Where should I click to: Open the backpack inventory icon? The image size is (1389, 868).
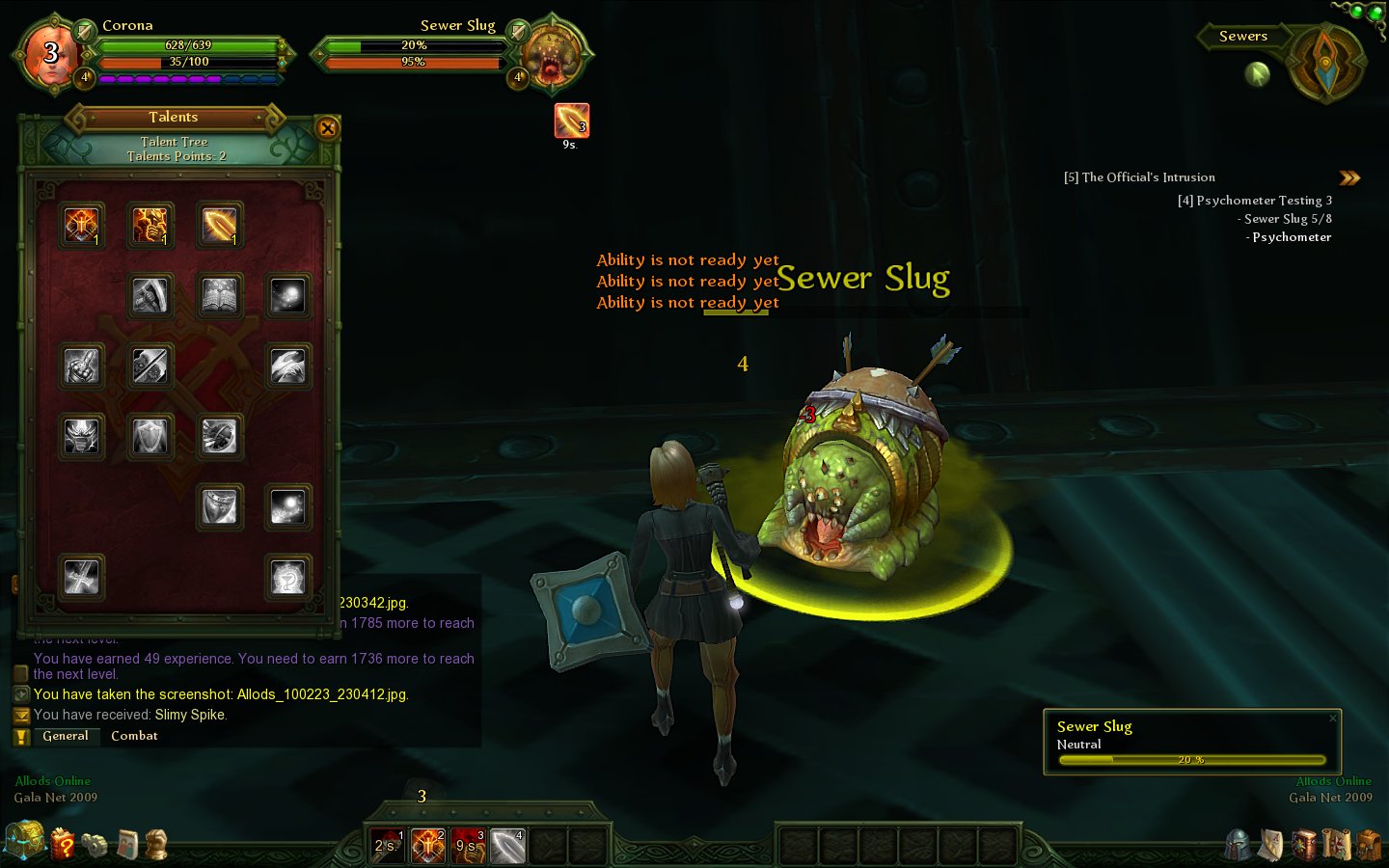point(1369,845)
